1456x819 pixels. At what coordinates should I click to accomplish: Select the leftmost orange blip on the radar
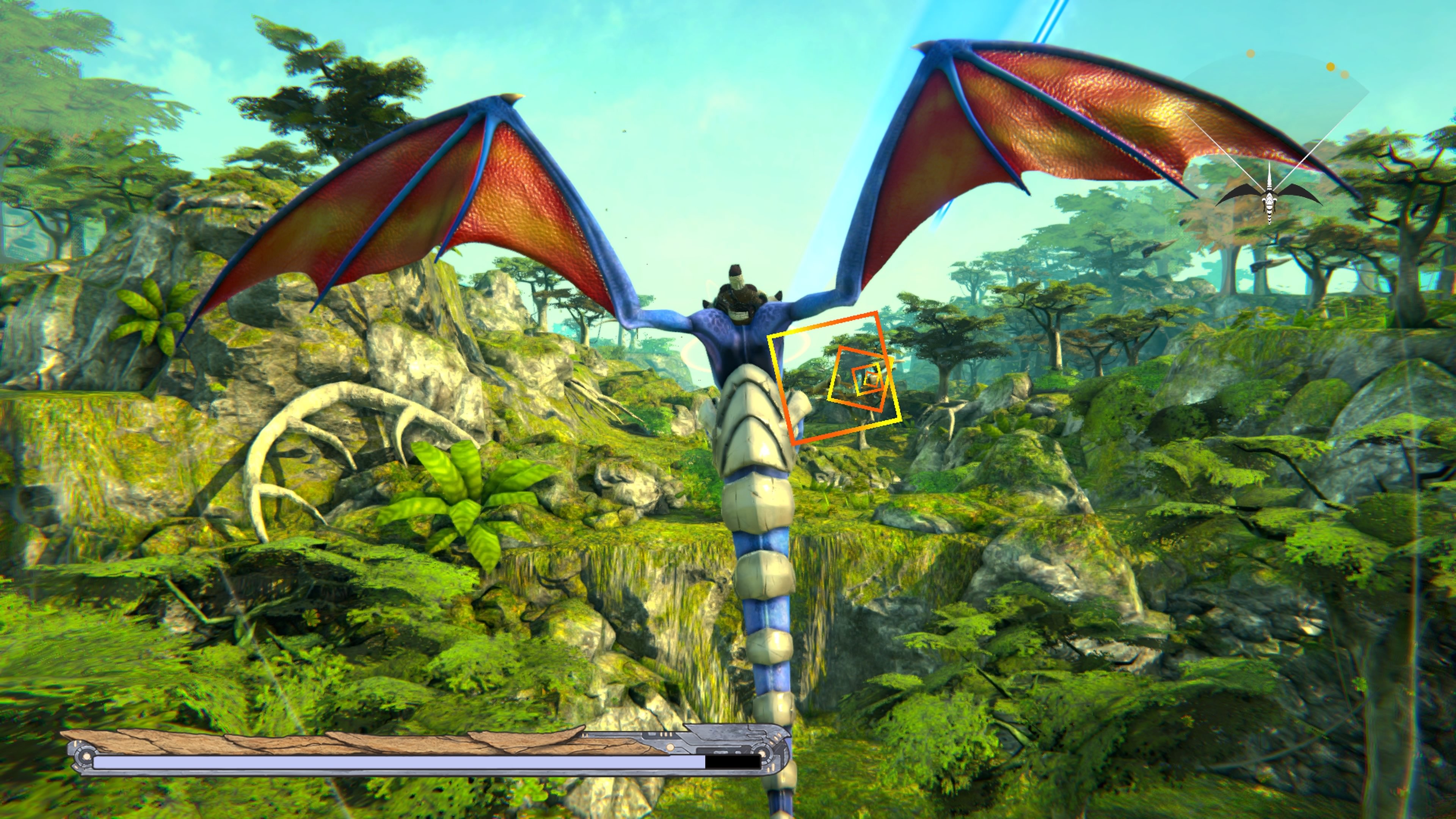point(1250,54)
